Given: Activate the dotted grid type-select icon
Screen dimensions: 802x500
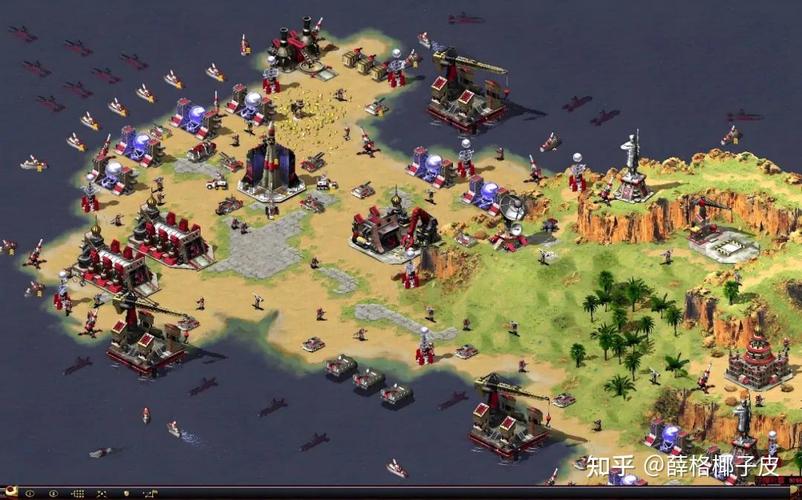Looking at the screenshot, I should pyautogui.click(x=79, y=493).
